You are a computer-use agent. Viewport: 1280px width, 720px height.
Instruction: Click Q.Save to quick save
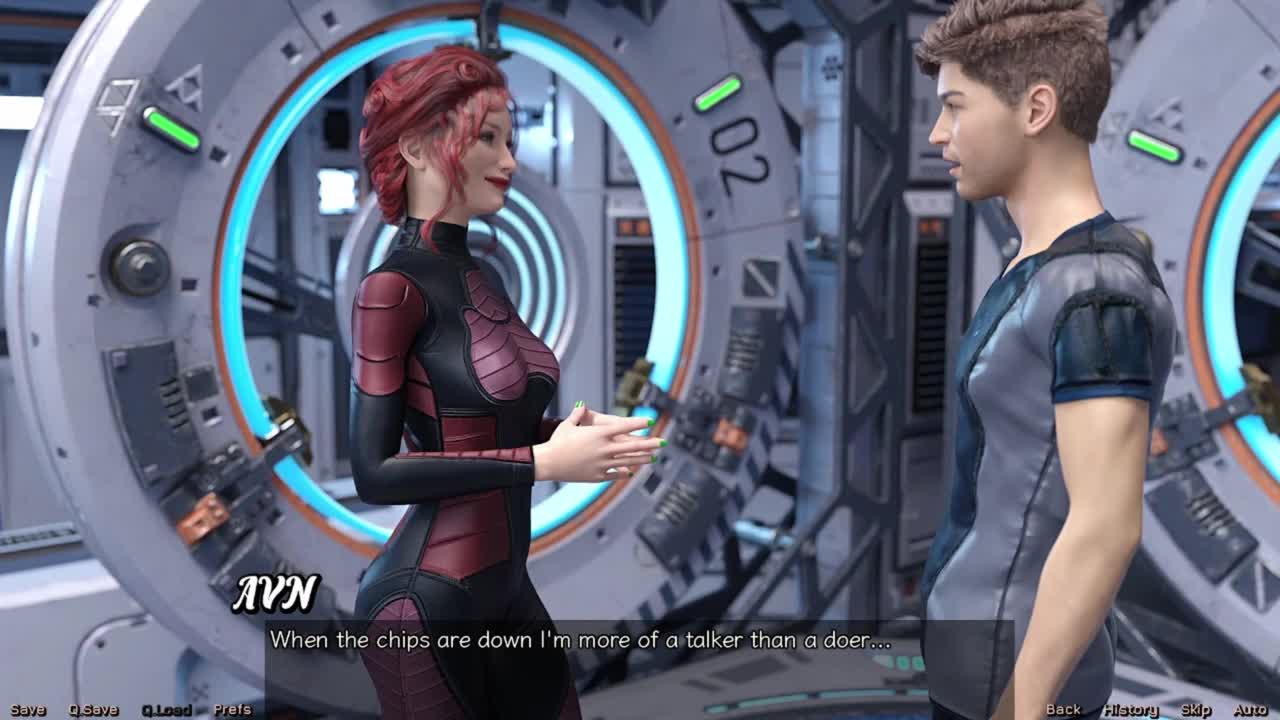[x=93, y=710]
